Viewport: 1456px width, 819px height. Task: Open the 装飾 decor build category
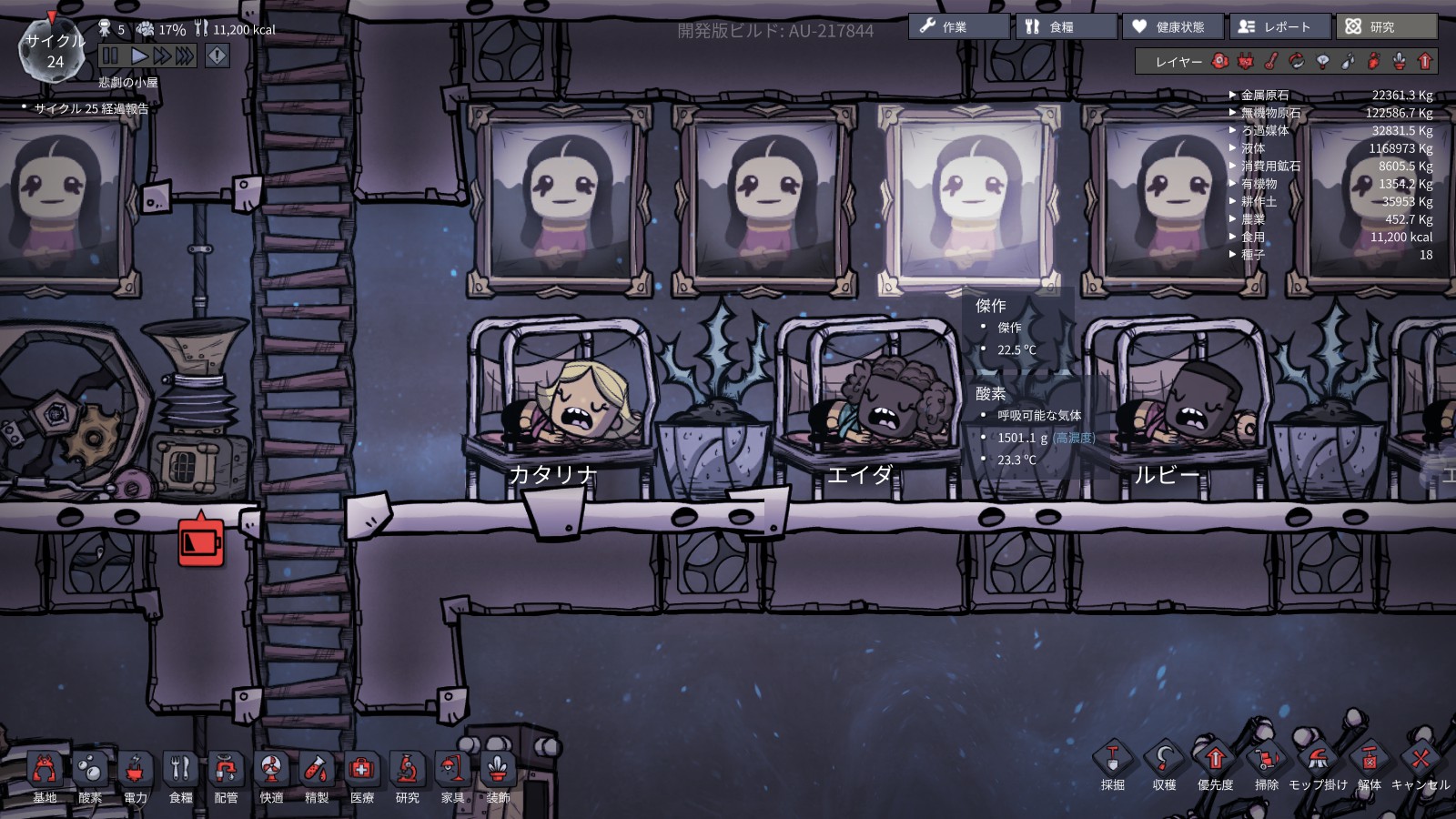498,776
